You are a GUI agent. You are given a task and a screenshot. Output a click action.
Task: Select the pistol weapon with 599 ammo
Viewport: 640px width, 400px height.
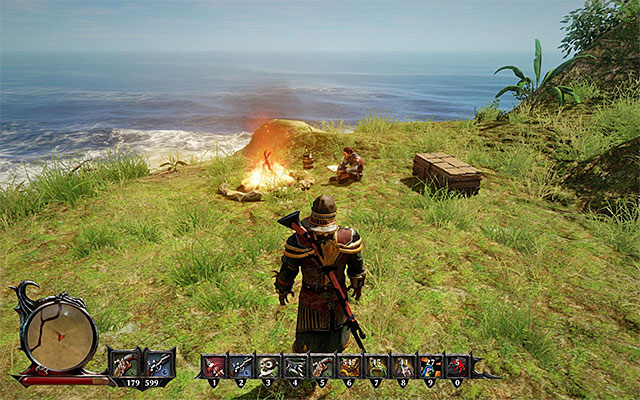click(x=159, y=363)
